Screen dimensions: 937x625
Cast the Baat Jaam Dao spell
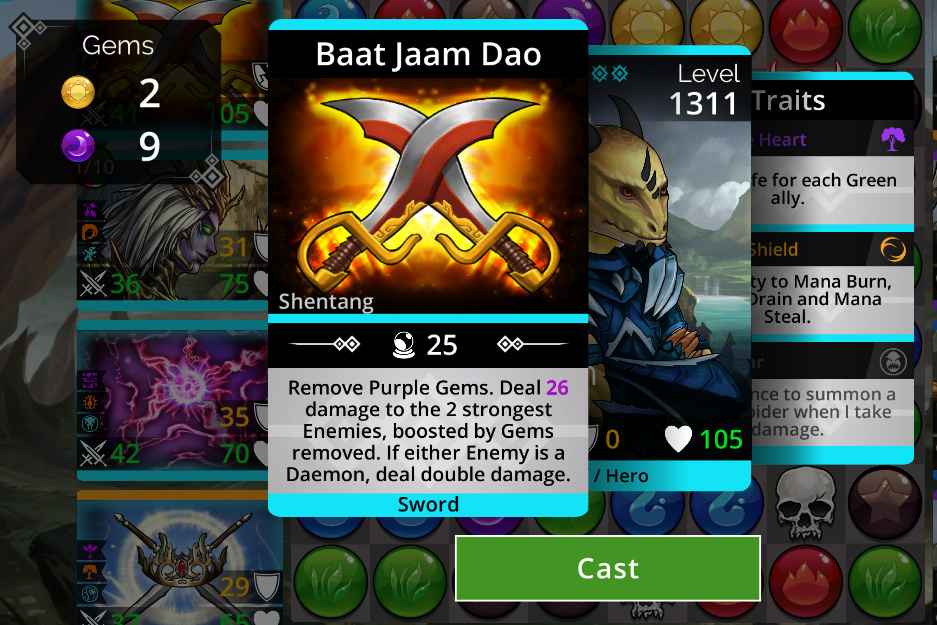[607, 569]
